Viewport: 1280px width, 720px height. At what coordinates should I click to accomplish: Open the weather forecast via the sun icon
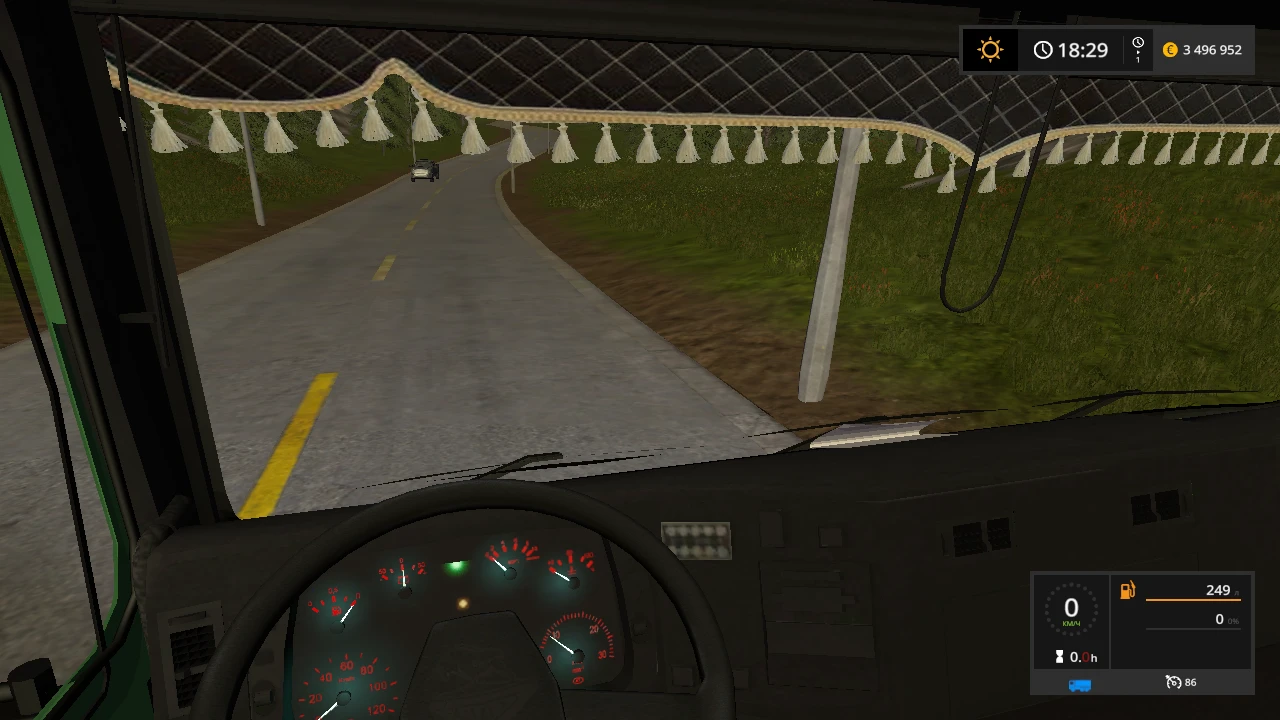point(989,49)
